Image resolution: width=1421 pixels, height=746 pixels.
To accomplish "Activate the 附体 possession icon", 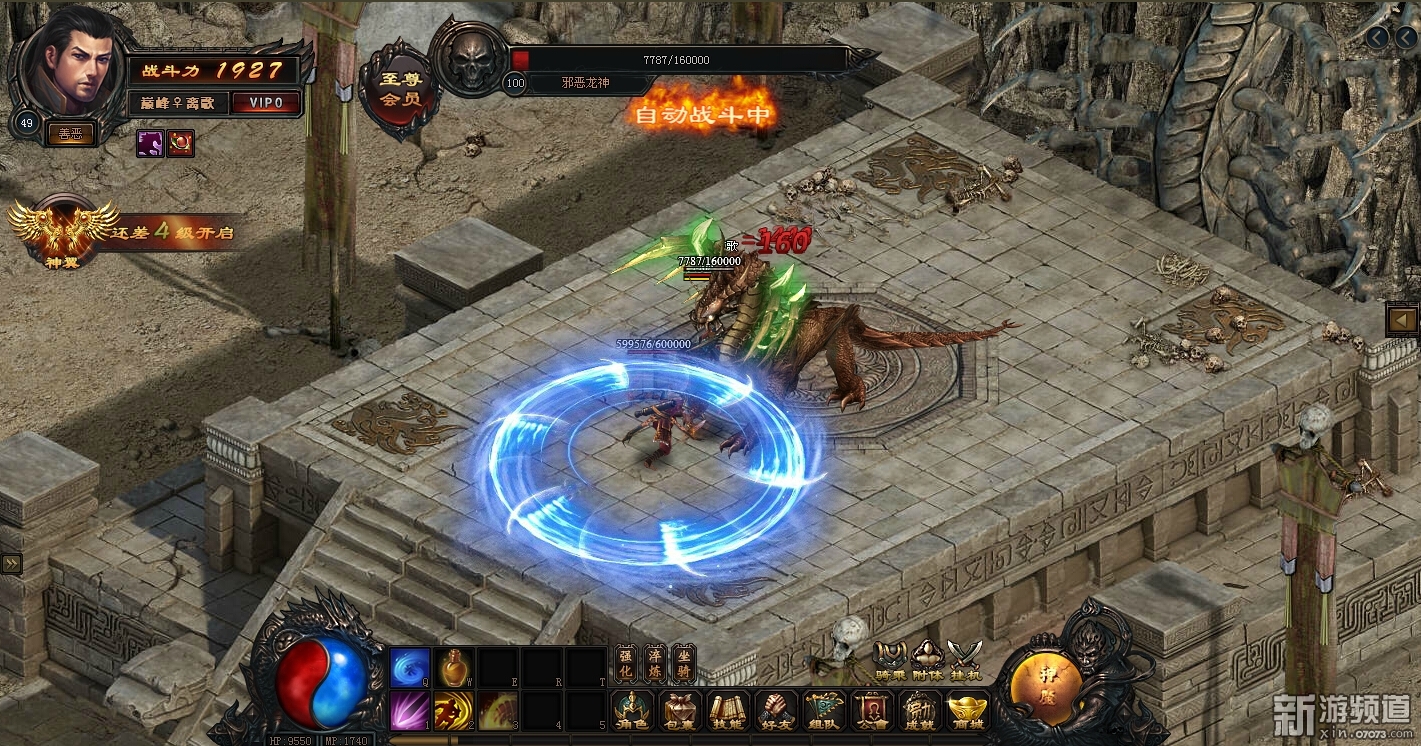I will point(928,661).
